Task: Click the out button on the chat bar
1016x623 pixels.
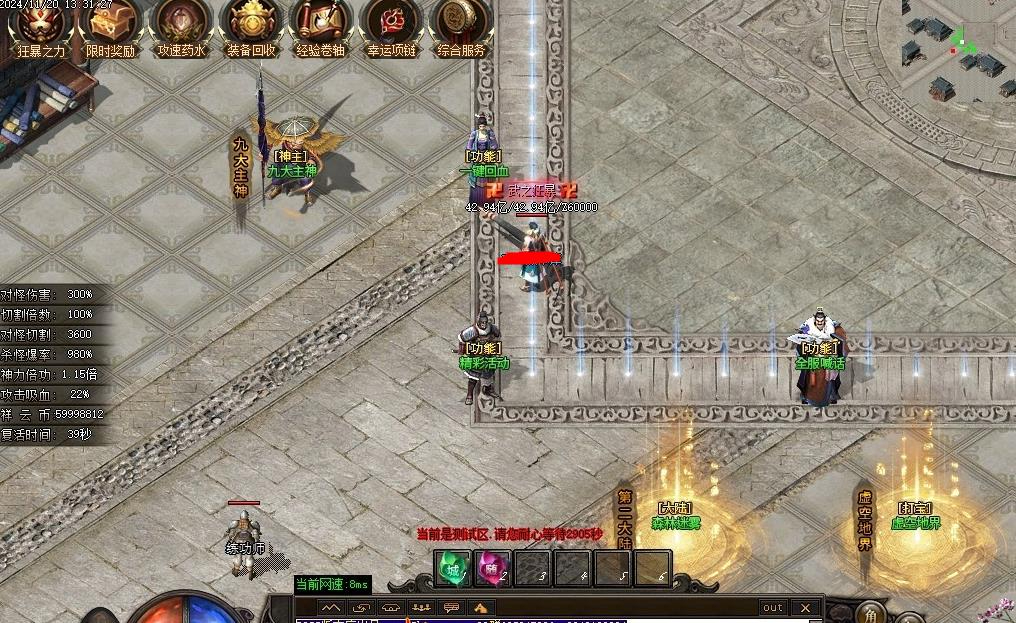Action: [773, 607]
